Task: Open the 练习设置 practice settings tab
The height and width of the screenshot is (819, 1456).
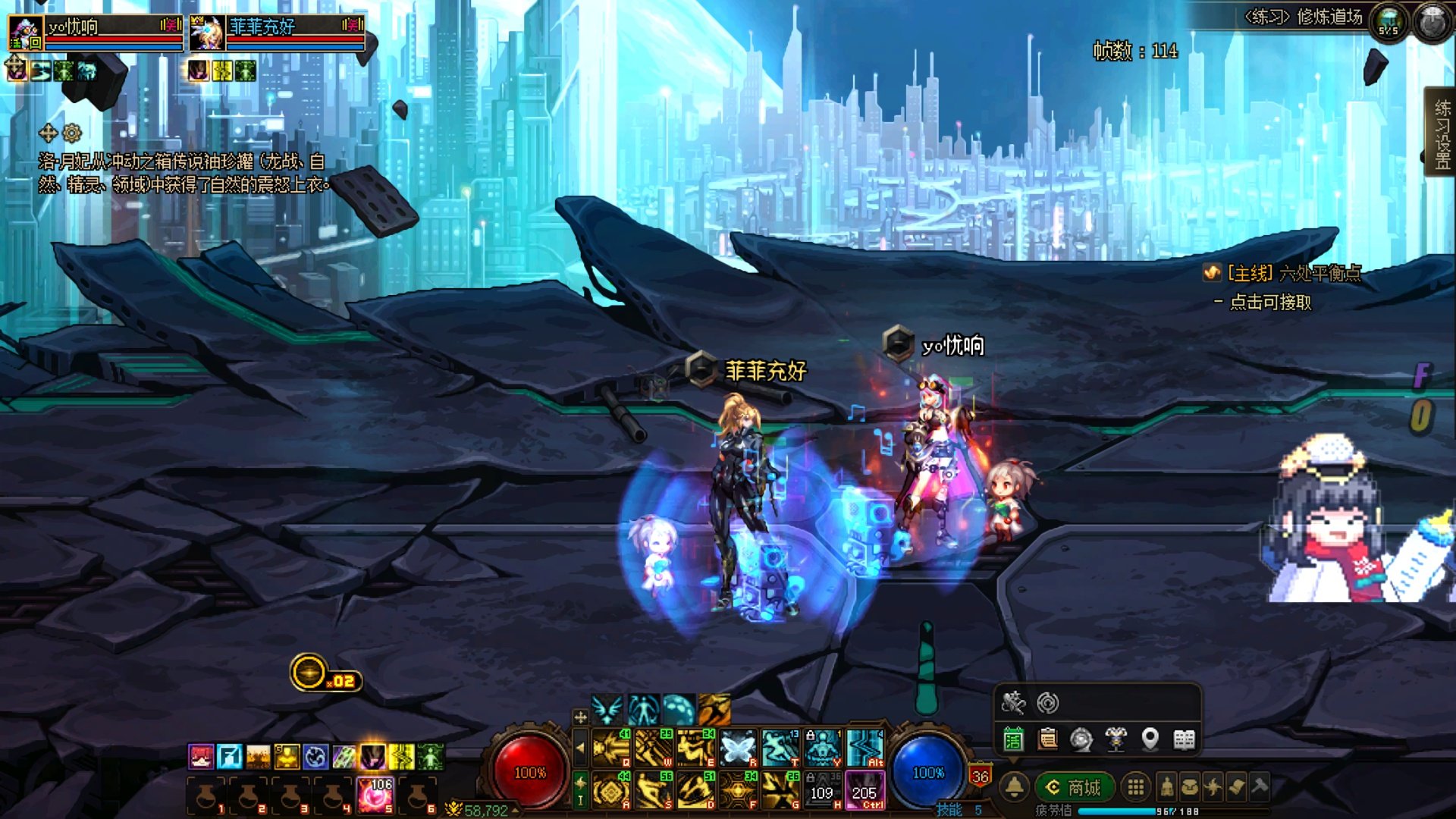Action: [x=1441, y=133]
